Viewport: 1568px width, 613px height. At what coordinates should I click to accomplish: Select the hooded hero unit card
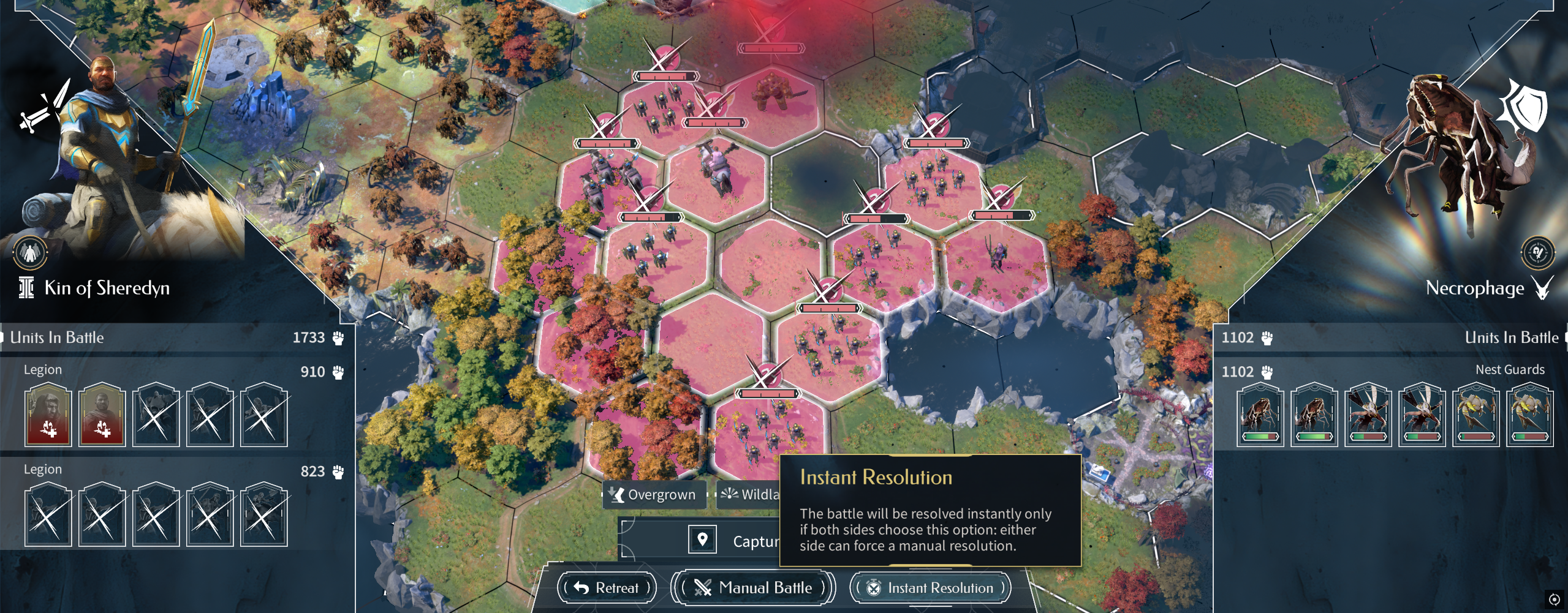point(48,415)
